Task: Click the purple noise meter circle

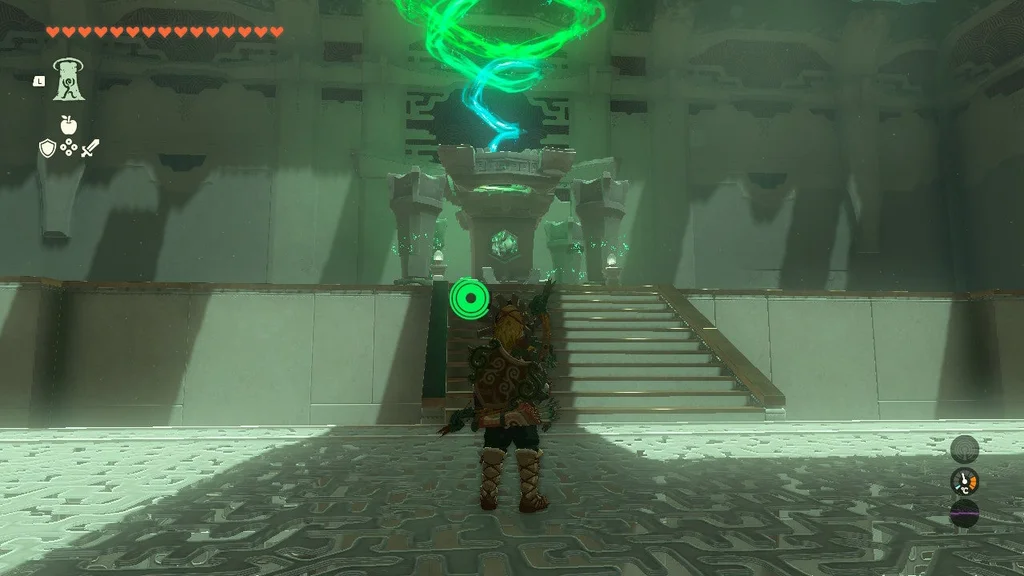Action: [x=964, y=514]
